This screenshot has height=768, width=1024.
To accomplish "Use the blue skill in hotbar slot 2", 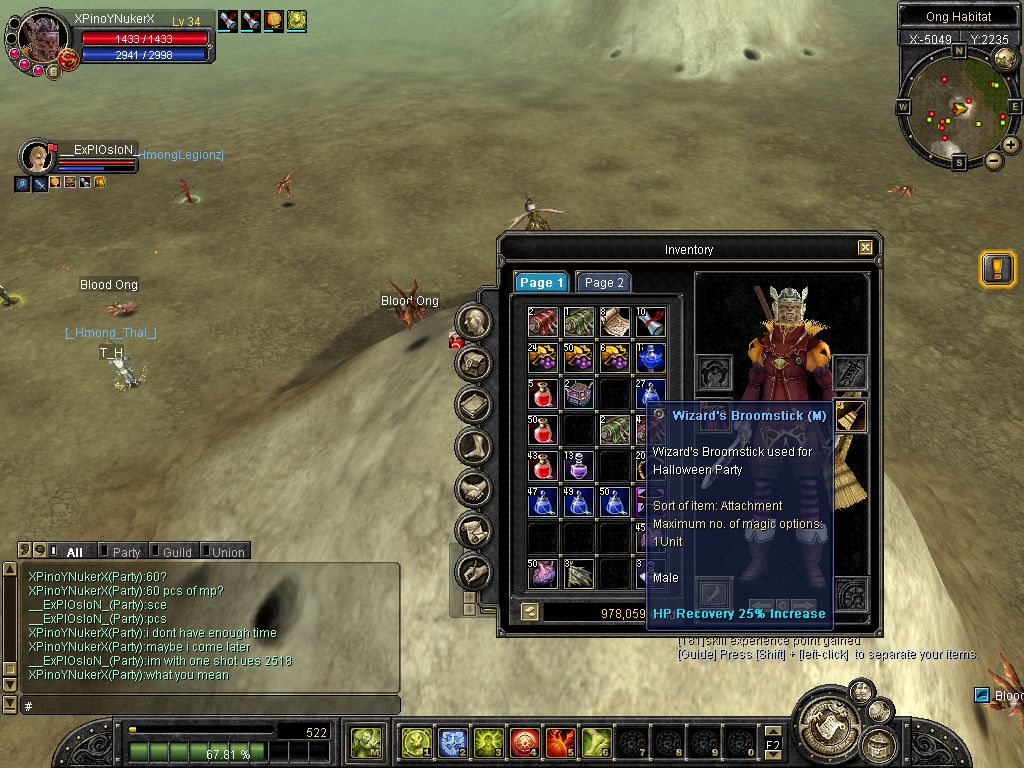I will click(452, 742).
